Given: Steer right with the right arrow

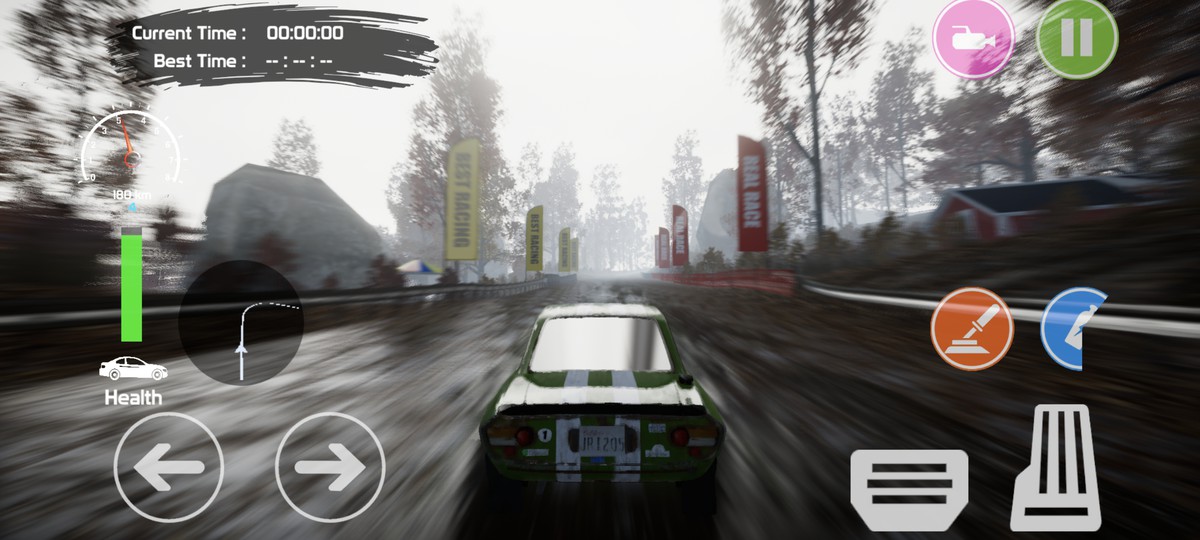Looking at the screenshot, I should (330, 467).
